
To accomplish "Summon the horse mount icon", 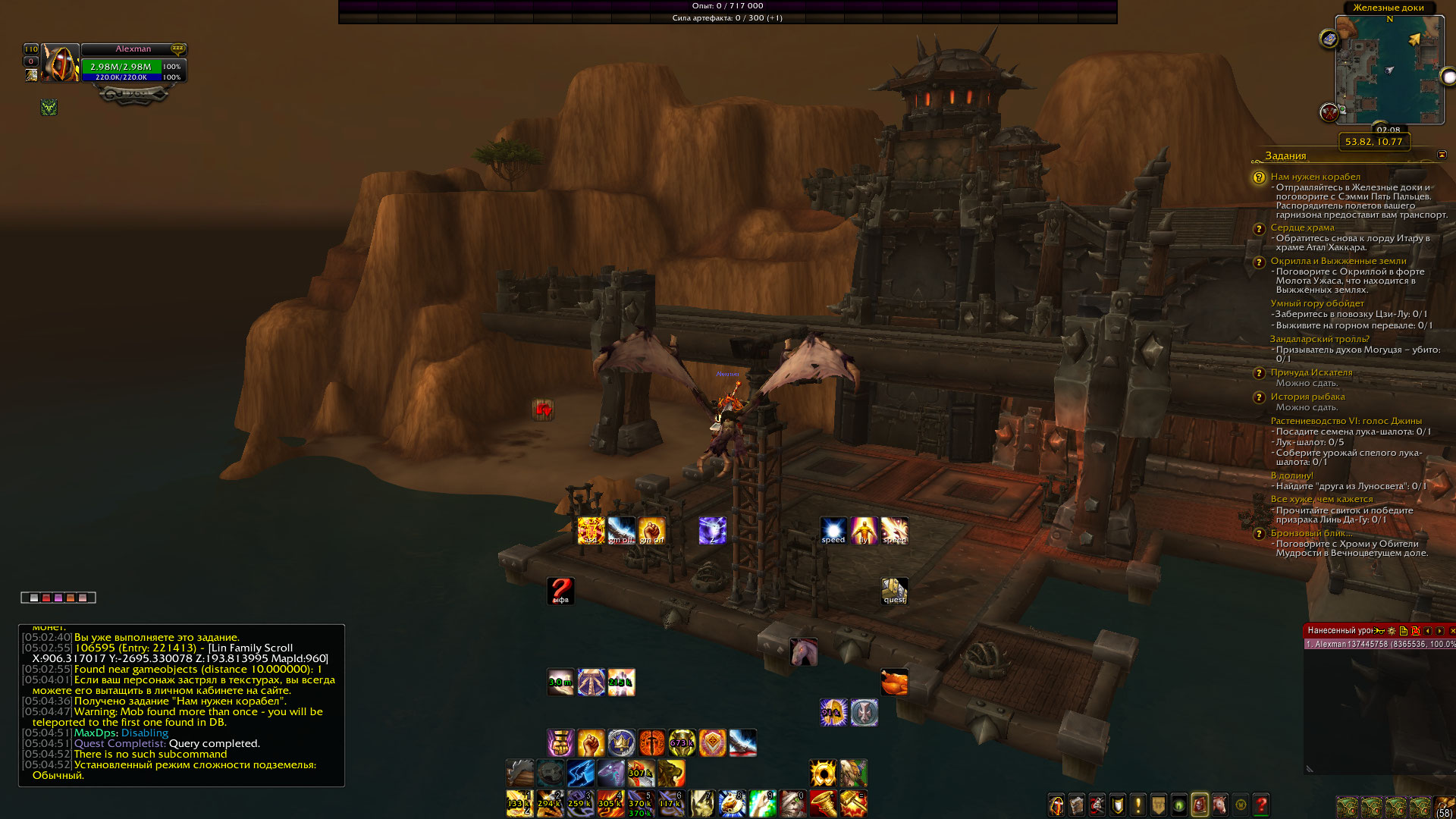I will (x=803, y=651).
